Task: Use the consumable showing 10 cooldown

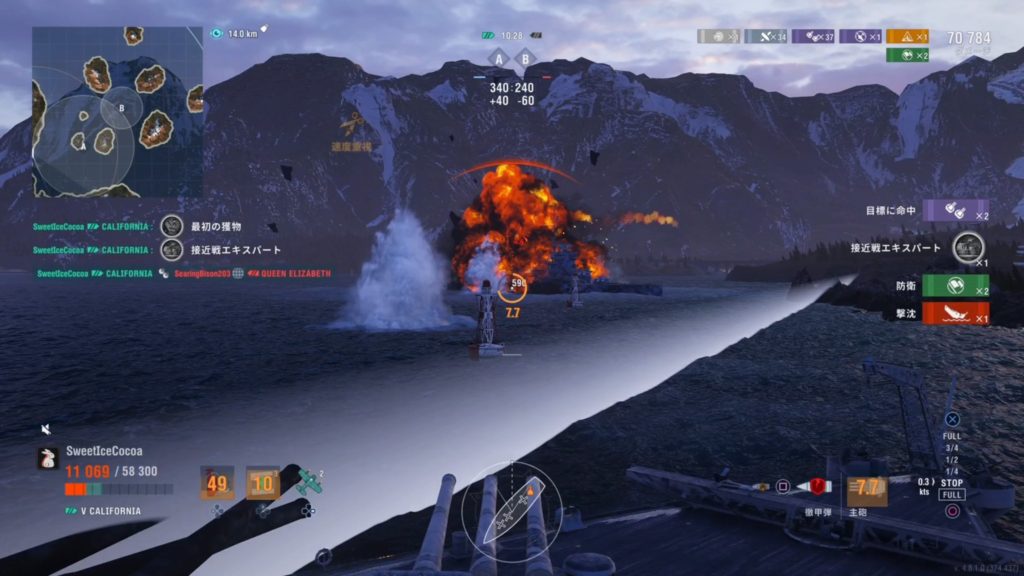Action: pos(262,484)
